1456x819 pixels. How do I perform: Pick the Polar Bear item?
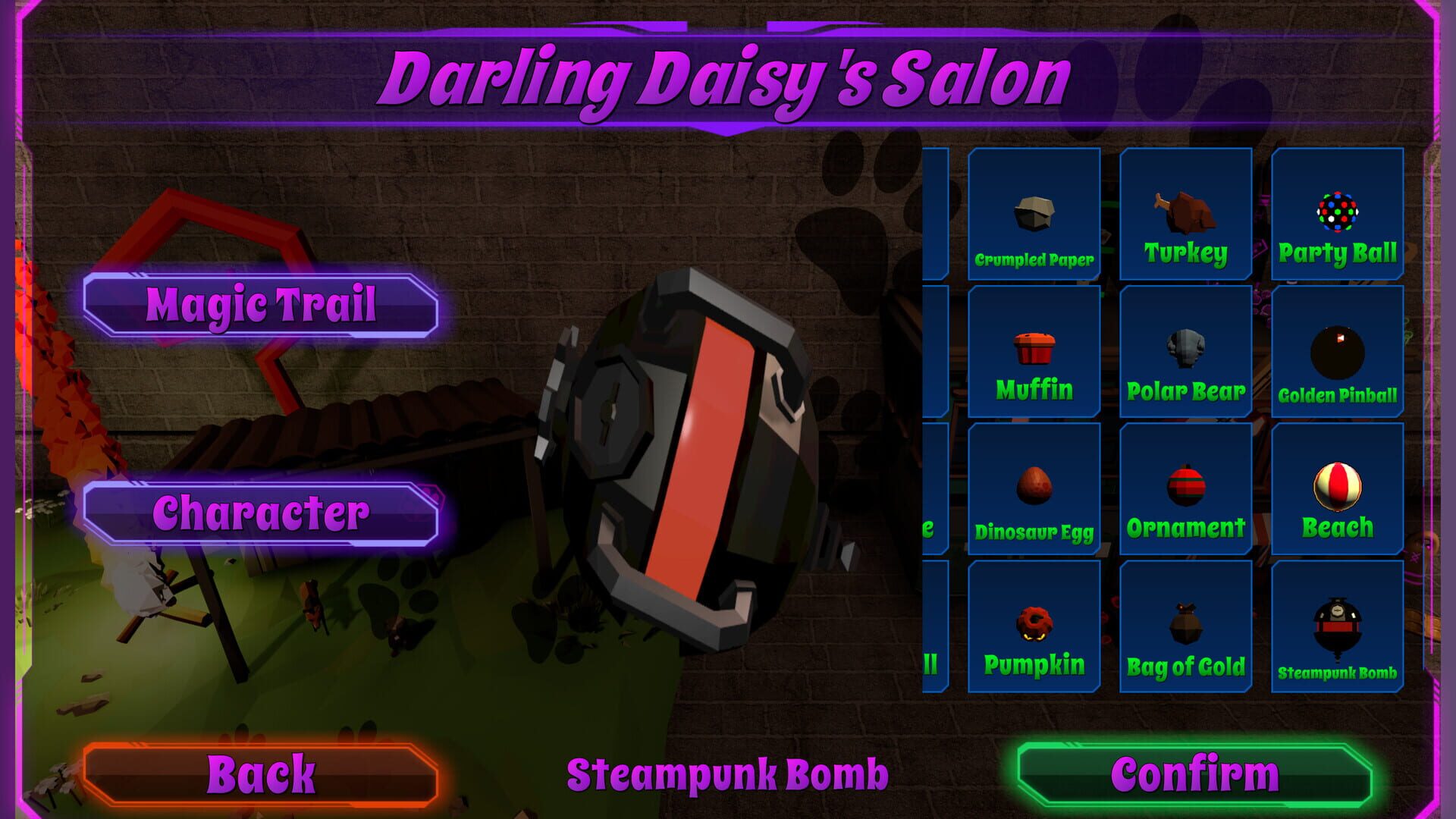point(1185,353)
